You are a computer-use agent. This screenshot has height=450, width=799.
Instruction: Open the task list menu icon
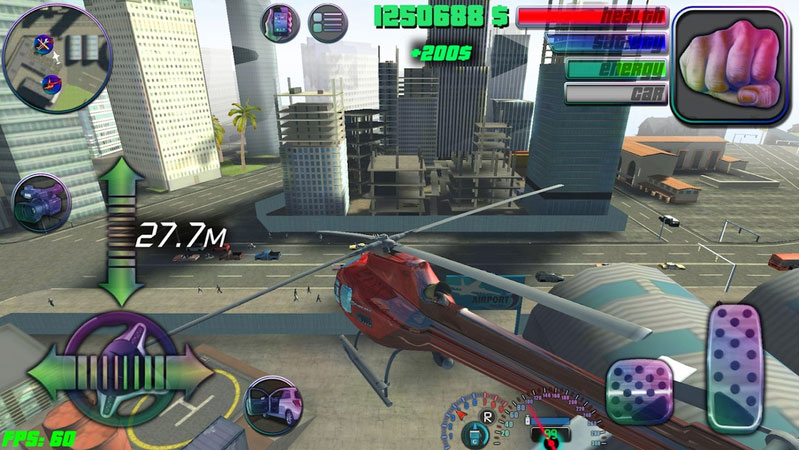point(326,22)
